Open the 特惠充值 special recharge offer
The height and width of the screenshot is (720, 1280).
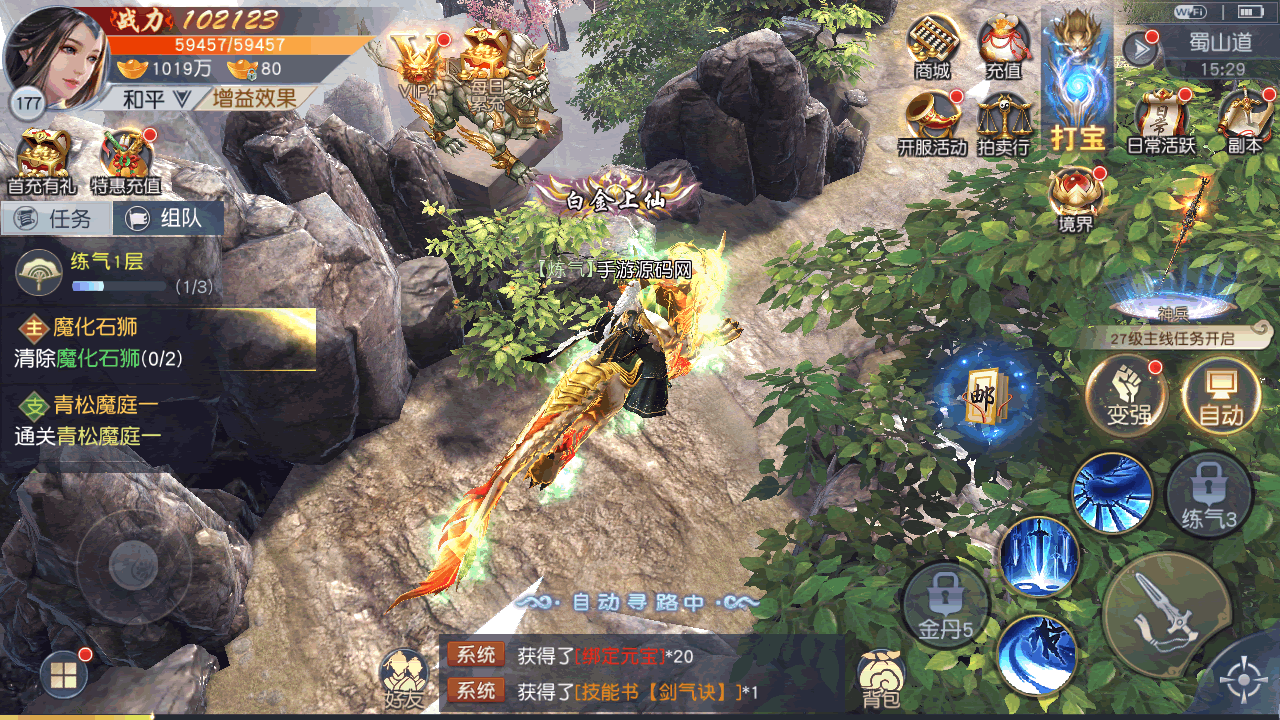(126, 160)
